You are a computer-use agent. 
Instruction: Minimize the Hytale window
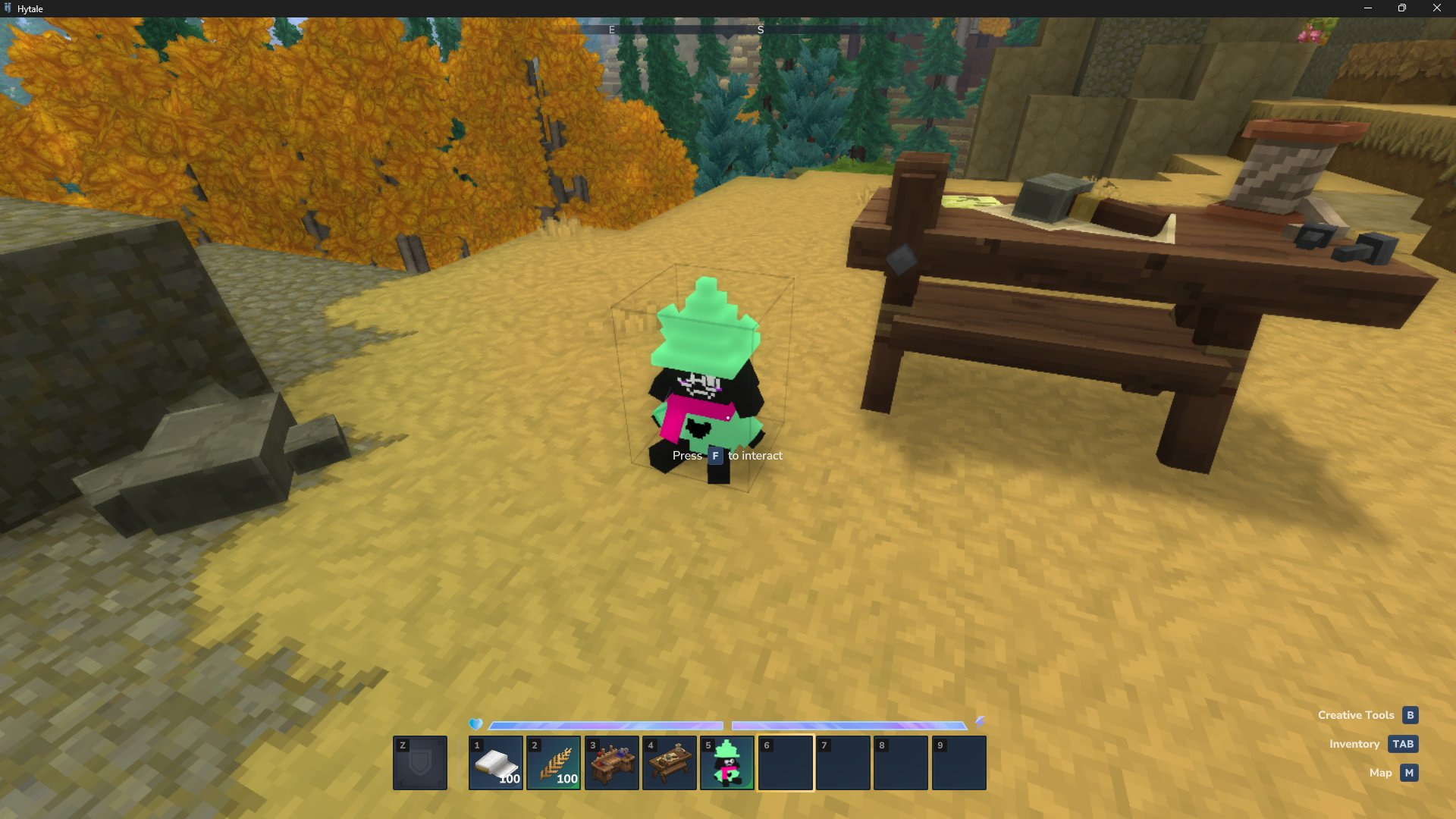1368,8
